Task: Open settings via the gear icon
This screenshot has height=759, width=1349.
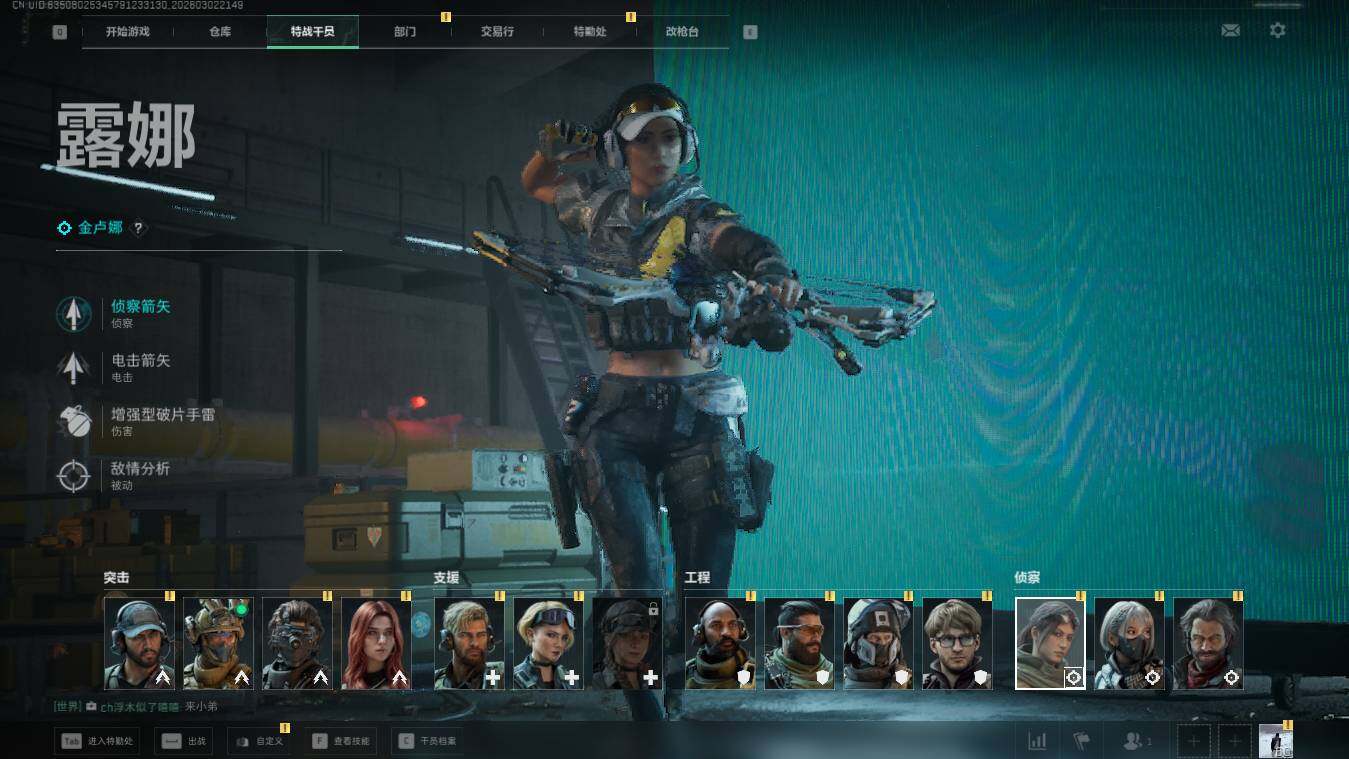Action: click(1277, 31)
